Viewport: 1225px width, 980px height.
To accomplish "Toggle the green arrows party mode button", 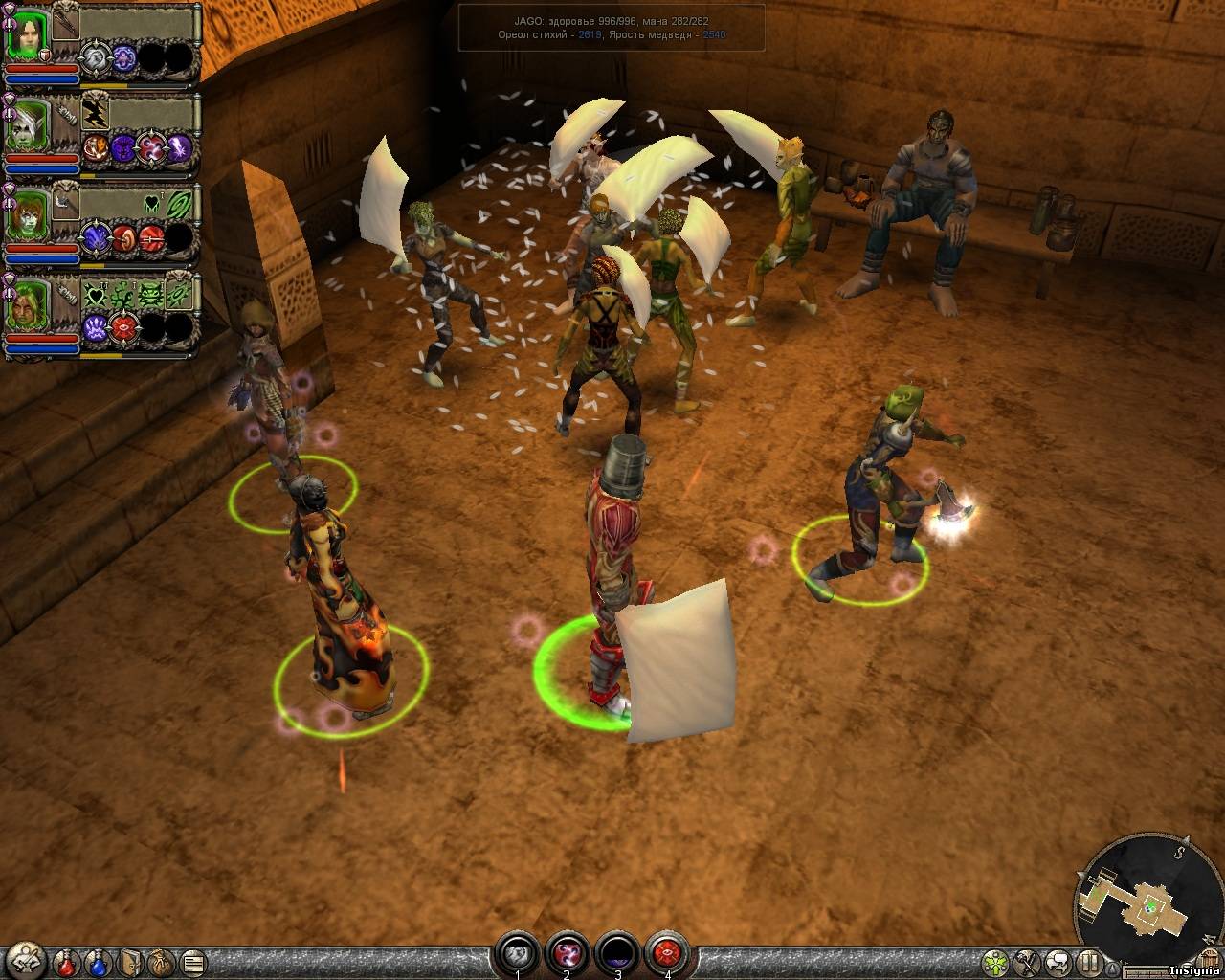I will (x=997, y=961).
